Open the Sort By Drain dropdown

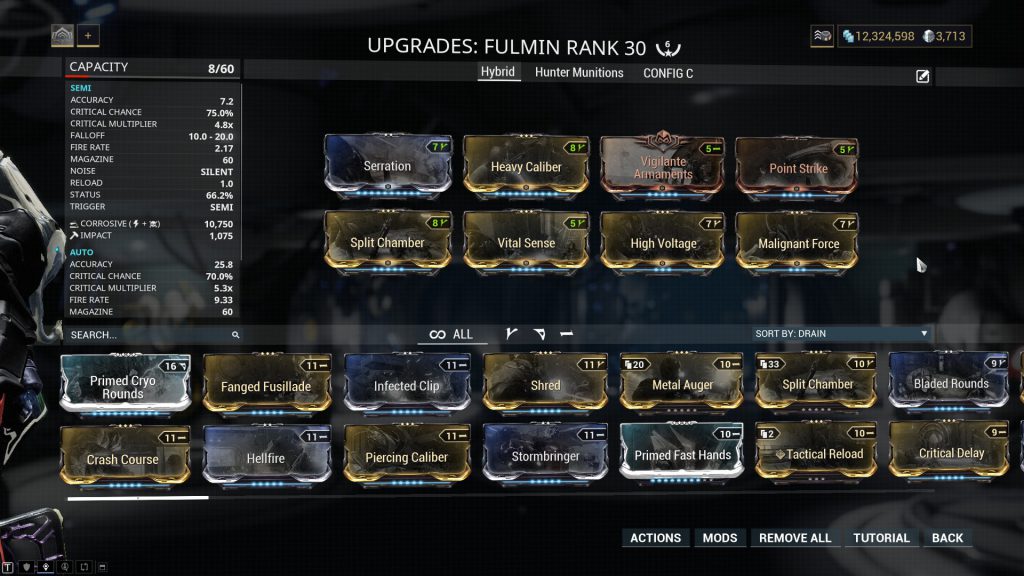point(841,333)
